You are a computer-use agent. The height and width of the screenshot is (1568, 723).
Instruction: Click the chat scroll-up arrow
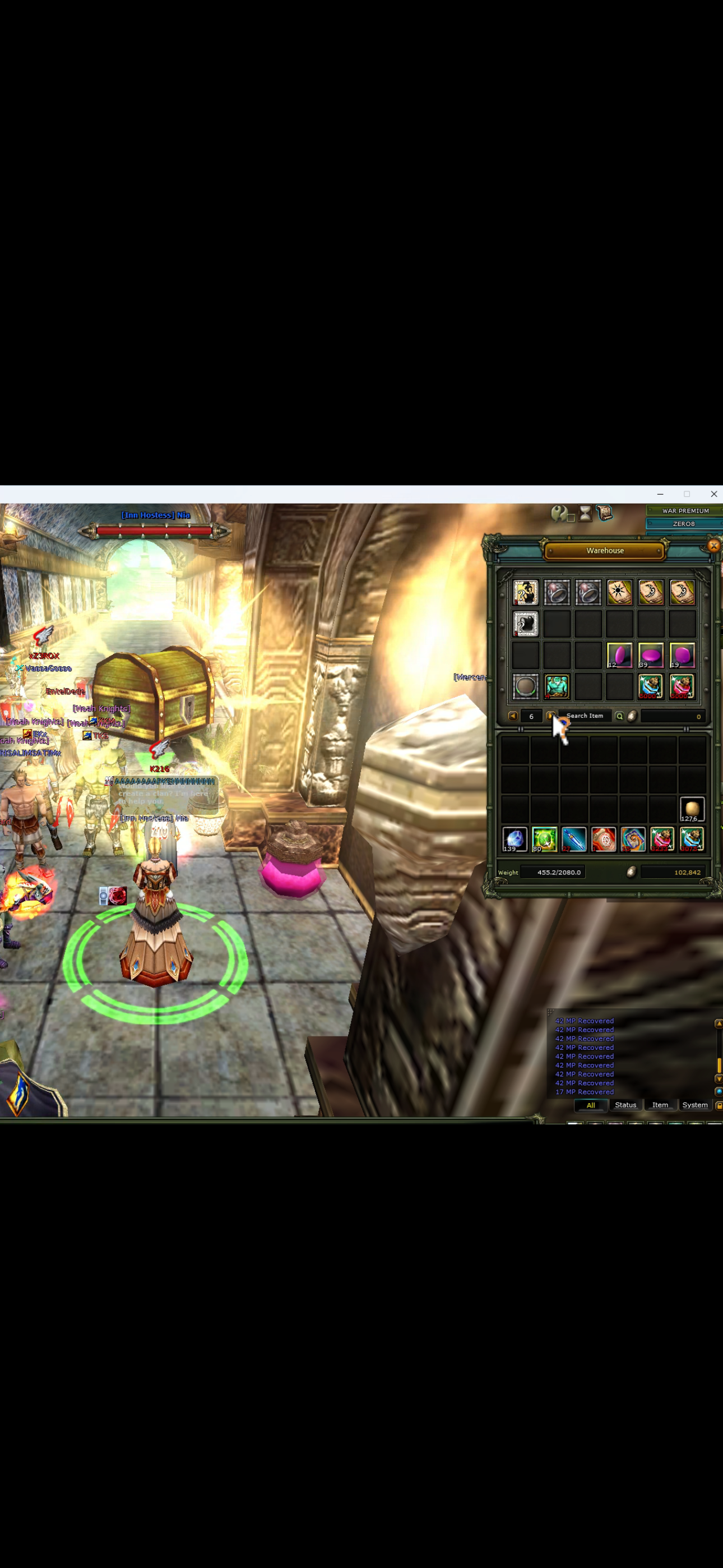click(719, 1024)
